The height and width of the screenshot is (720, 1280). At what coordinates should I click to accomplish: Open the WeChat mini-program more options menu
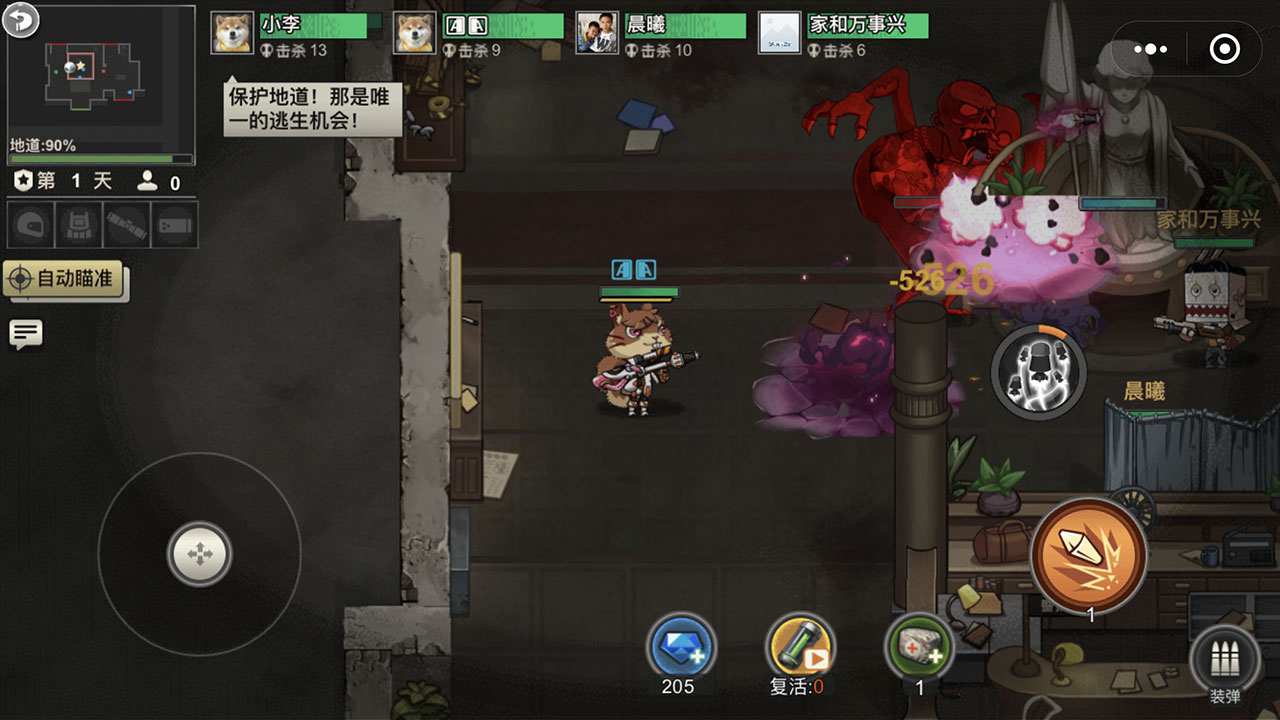click(x=1152, y=48)
